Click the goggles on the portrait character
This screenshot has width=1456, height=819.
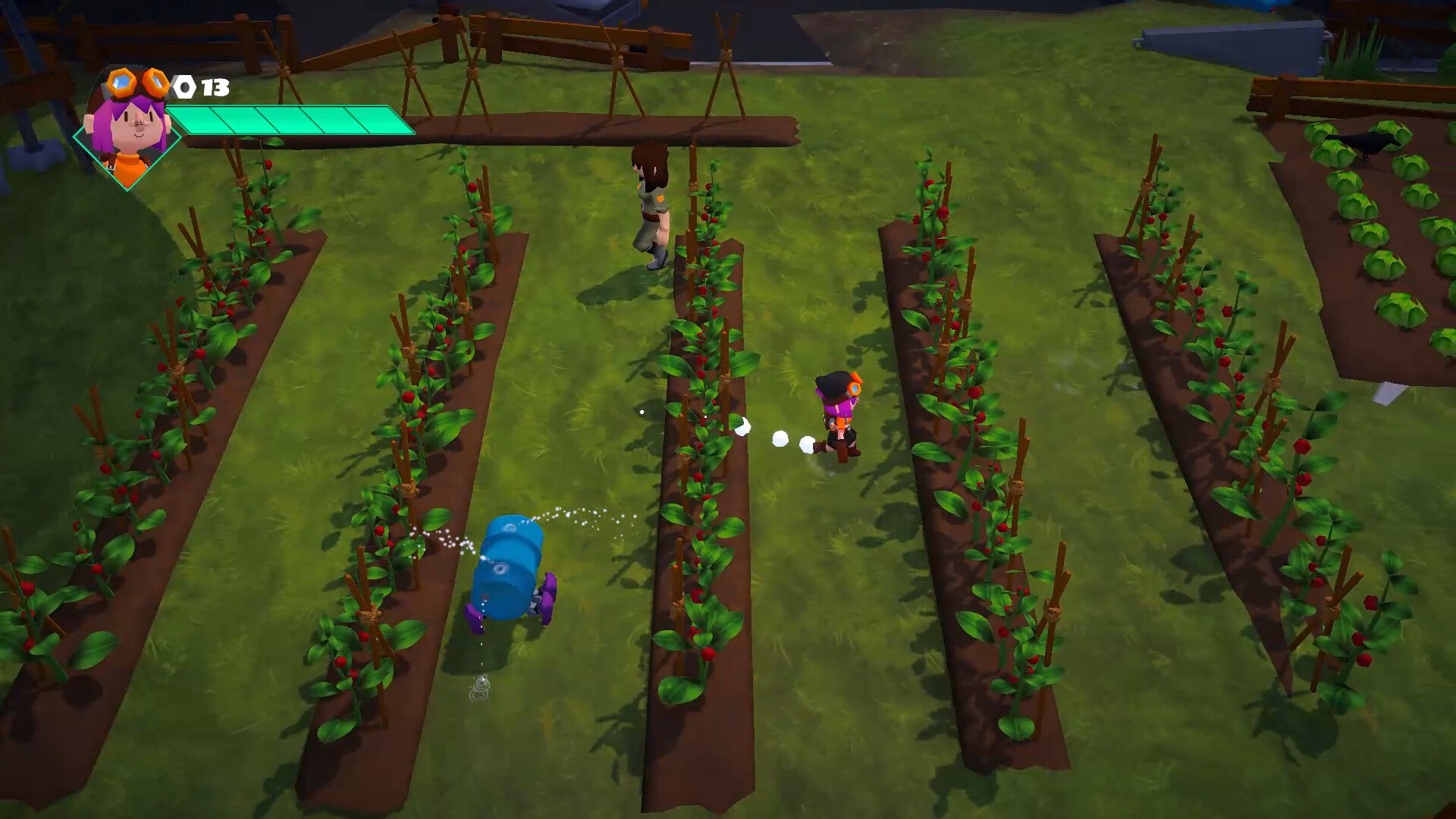point(136,85)
